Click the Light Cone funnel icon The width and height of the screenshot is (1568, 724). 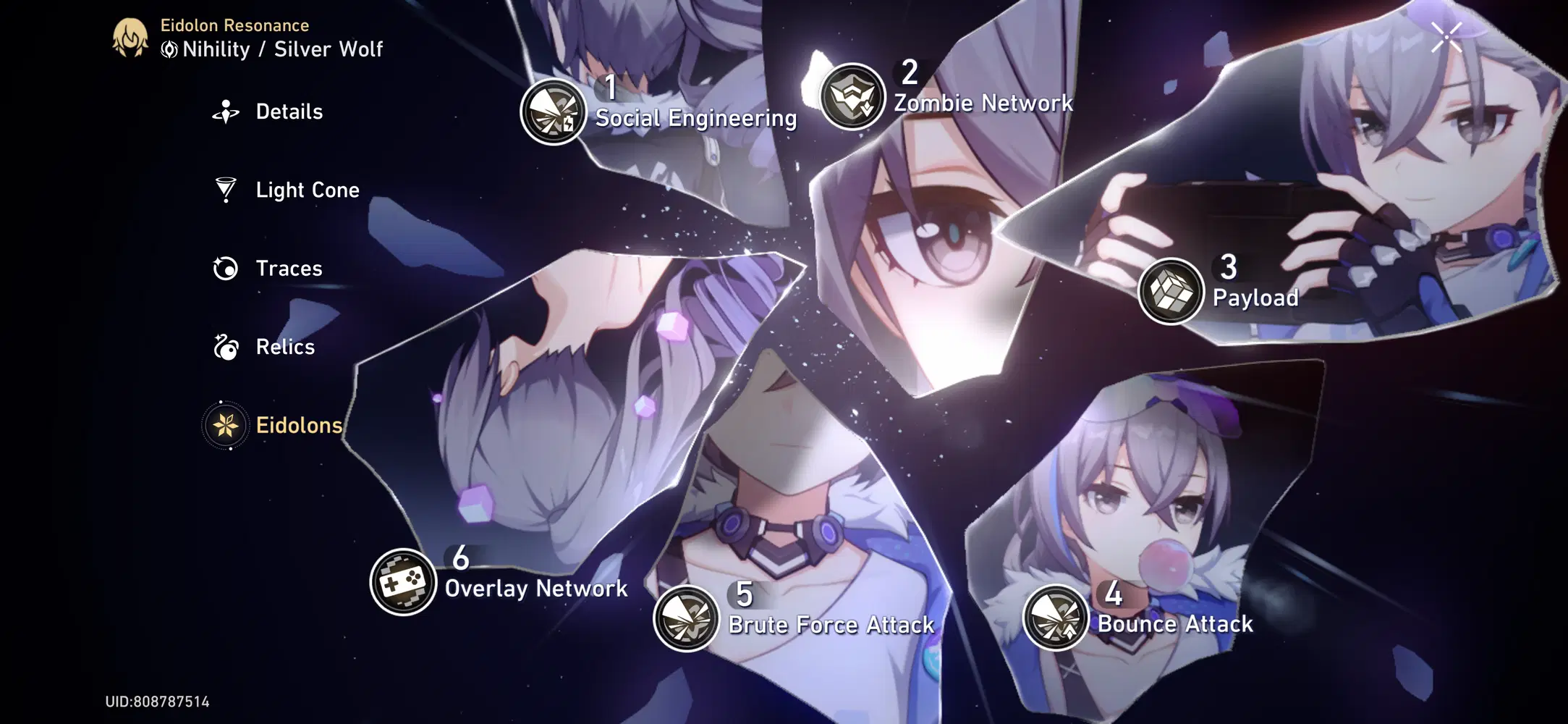pyautogui.click(x=225, y=190)
